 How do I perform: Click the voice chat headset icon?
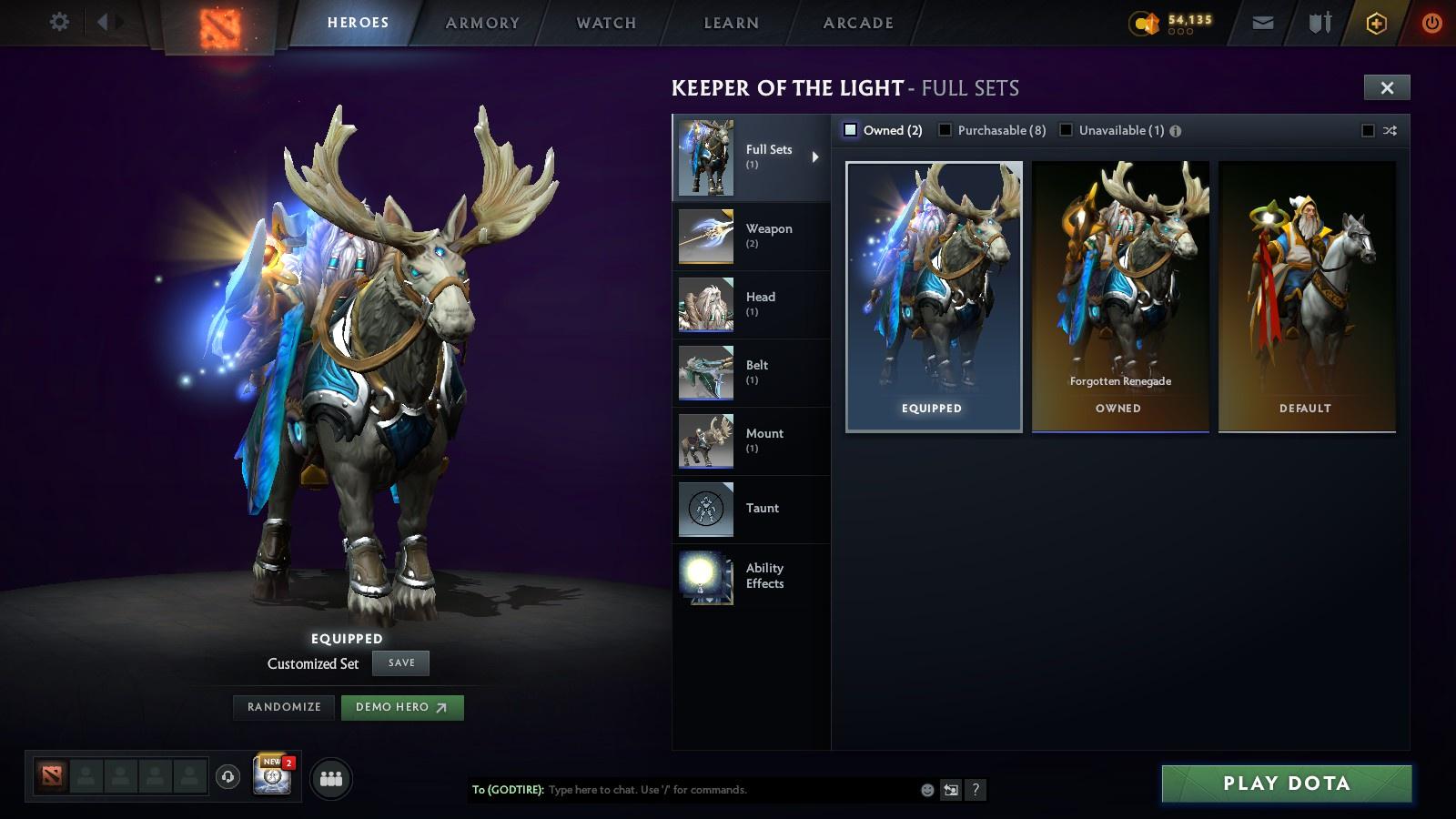tap(228, 778)
